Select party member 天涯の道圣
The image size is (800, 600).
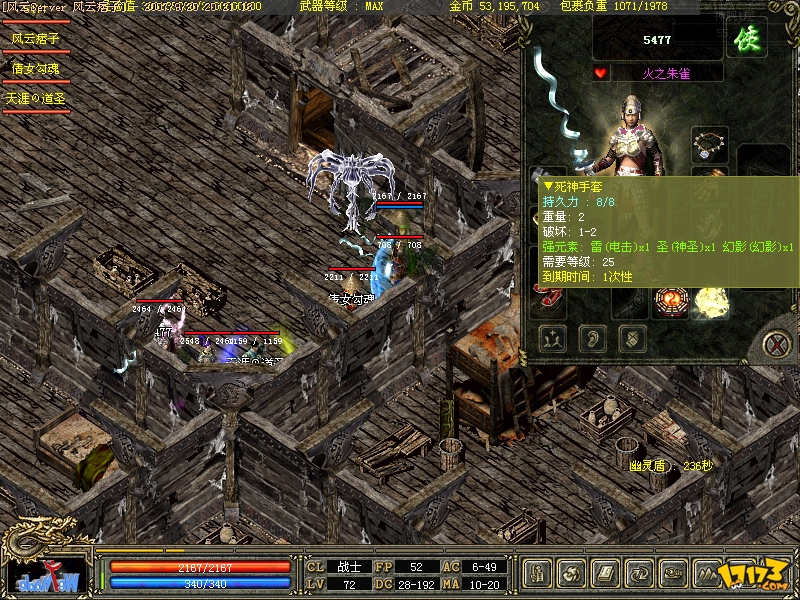point(36,99)
